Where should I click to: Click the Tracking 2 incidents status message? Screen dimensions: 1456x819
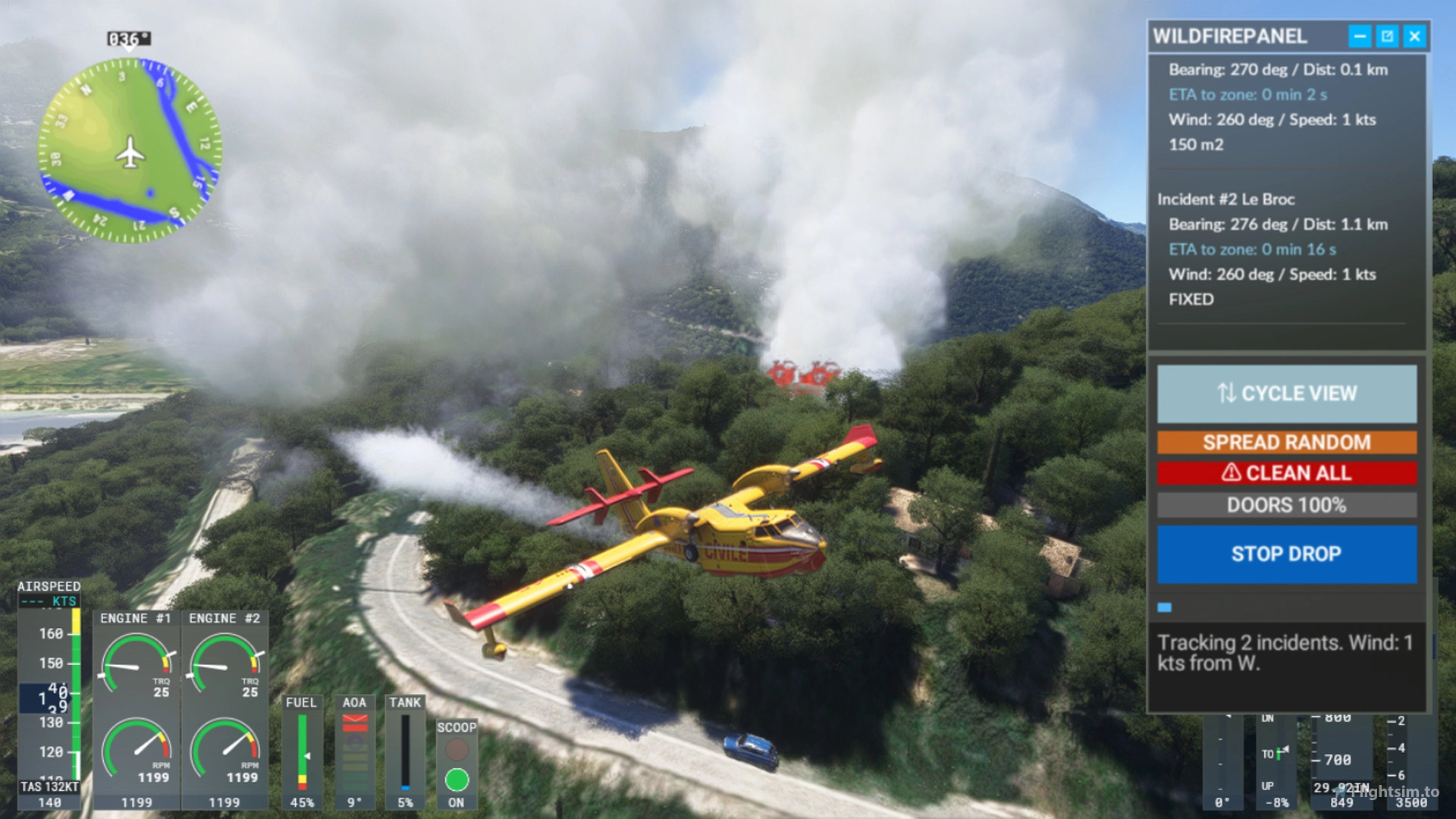(x=1285, y=652)
